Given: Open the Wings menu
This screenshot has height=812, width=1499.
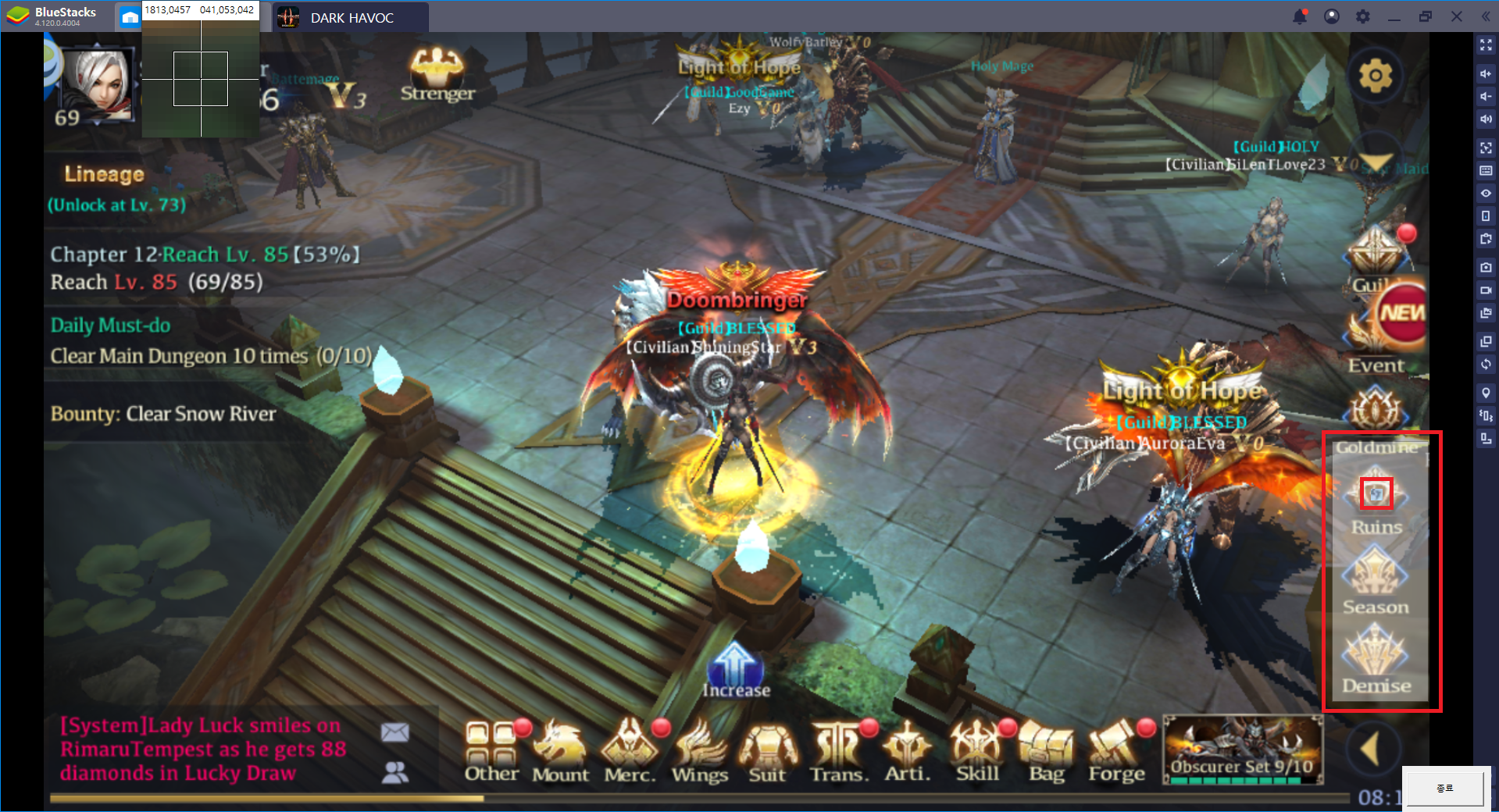Looking at the screenshot, I should pyautogui.click(x=699, y=750).
